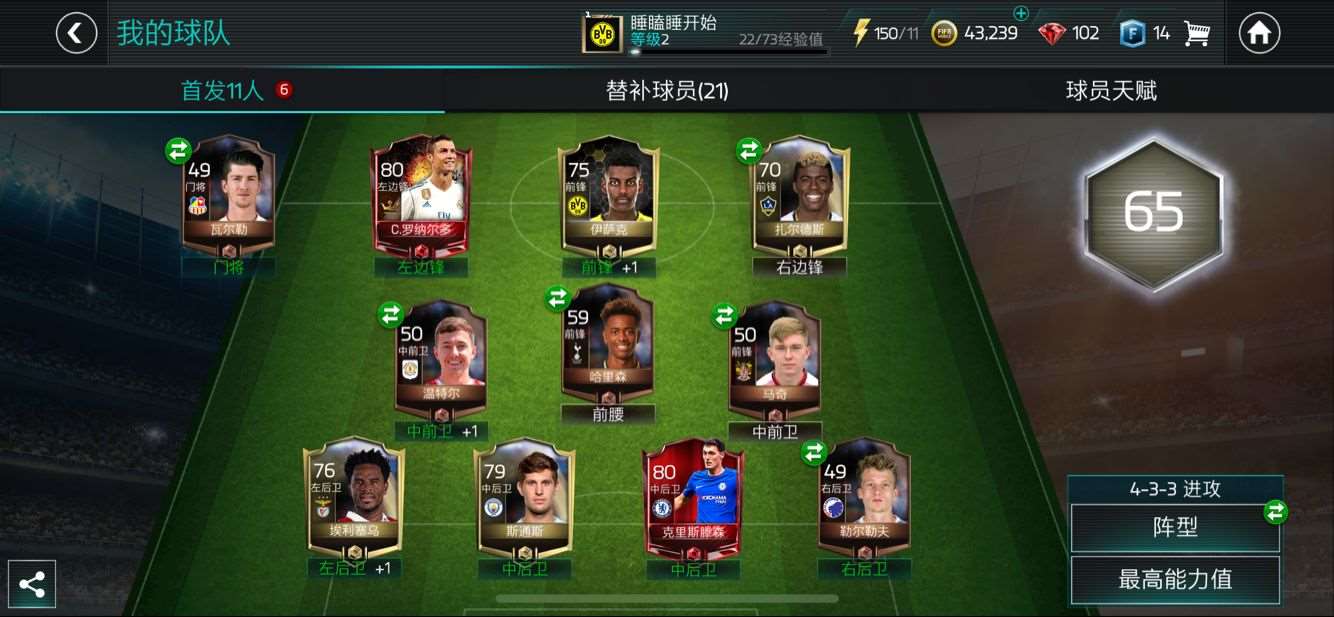
Task: Choose the 克里斯滕森 Chelsea defender card
Action: click(x=693, y=497)
